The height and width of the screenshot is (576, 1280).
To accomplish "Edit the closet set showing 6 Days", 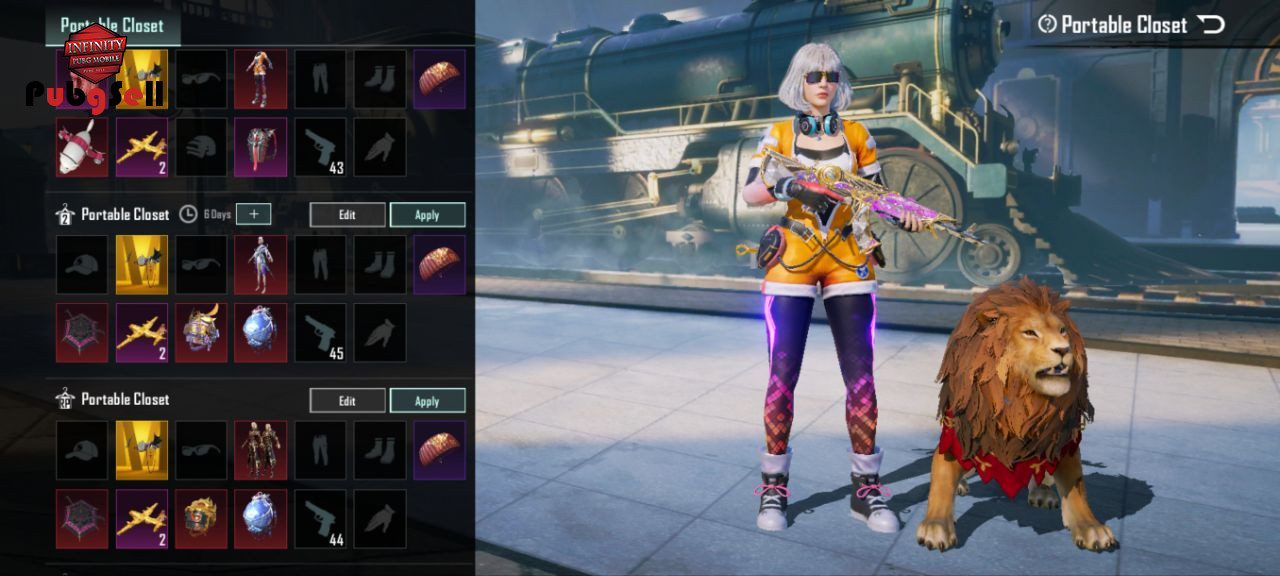I will (x=347, y=215).
